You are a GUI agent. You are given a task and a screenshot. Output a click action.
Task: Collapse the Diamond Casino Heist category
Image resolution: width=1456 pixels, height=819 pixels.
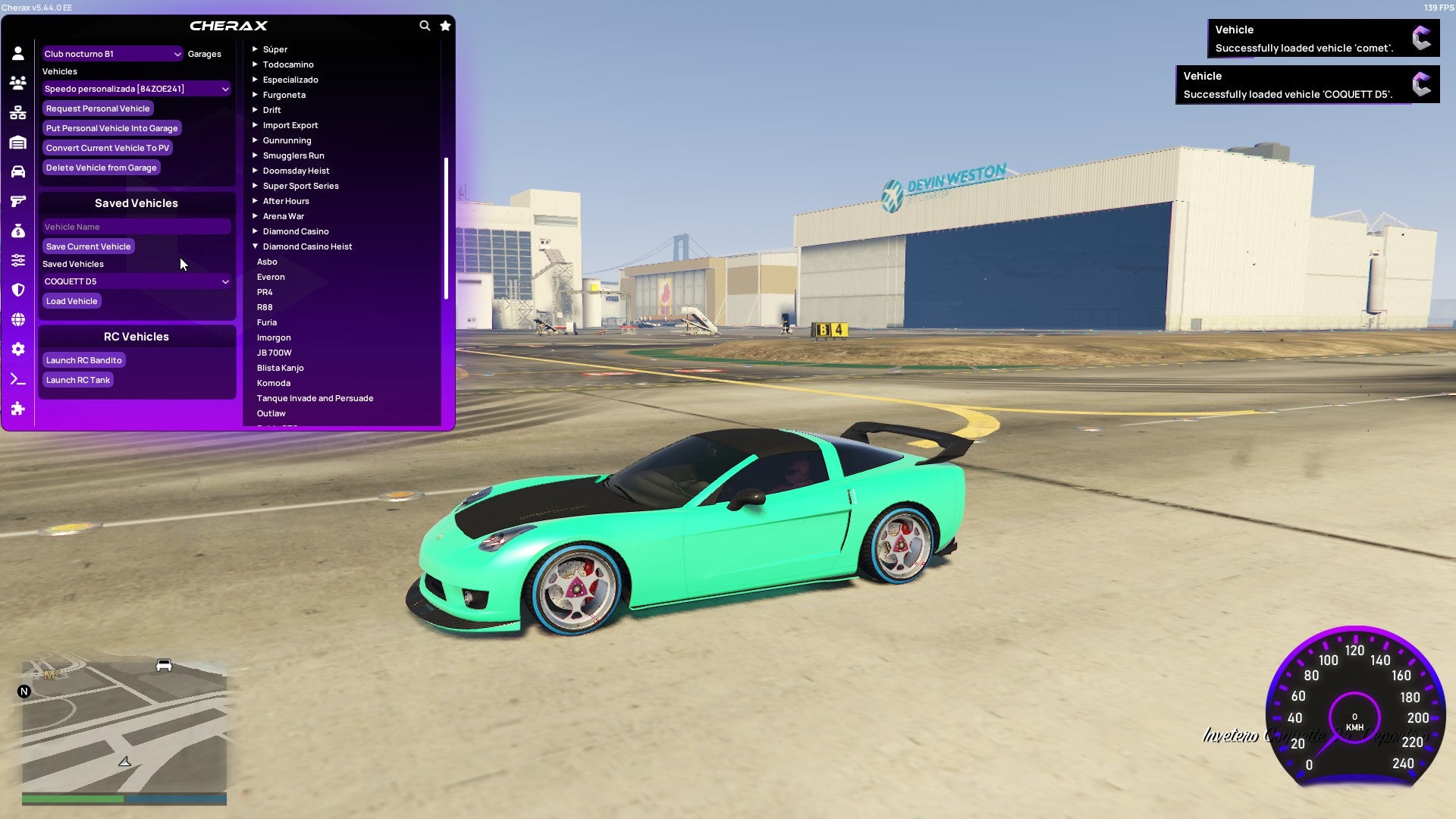pos(307,246)
